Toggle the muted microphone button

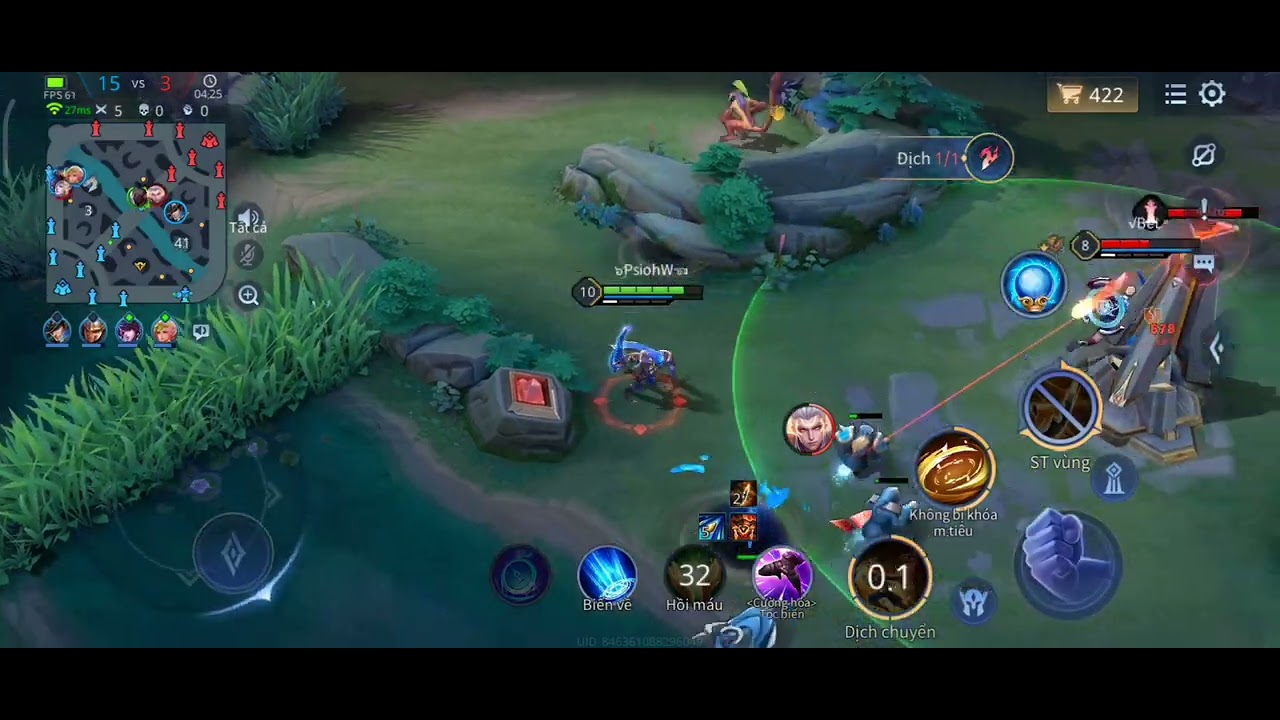point(248,256)
